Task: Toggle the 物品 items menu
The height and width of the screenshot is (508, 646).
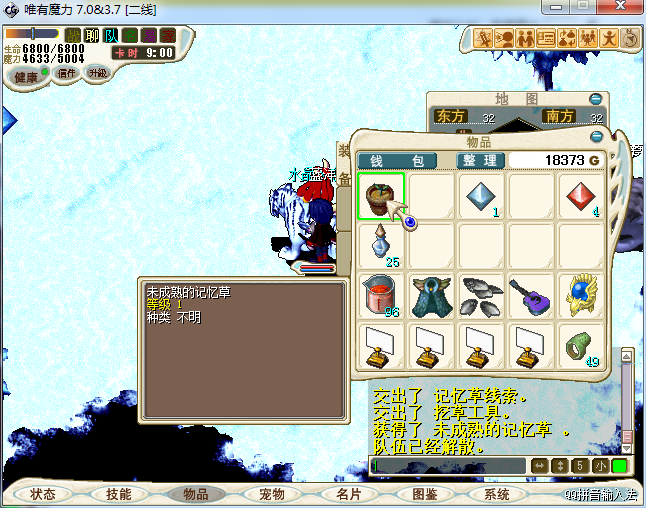Action: (195, 494)
